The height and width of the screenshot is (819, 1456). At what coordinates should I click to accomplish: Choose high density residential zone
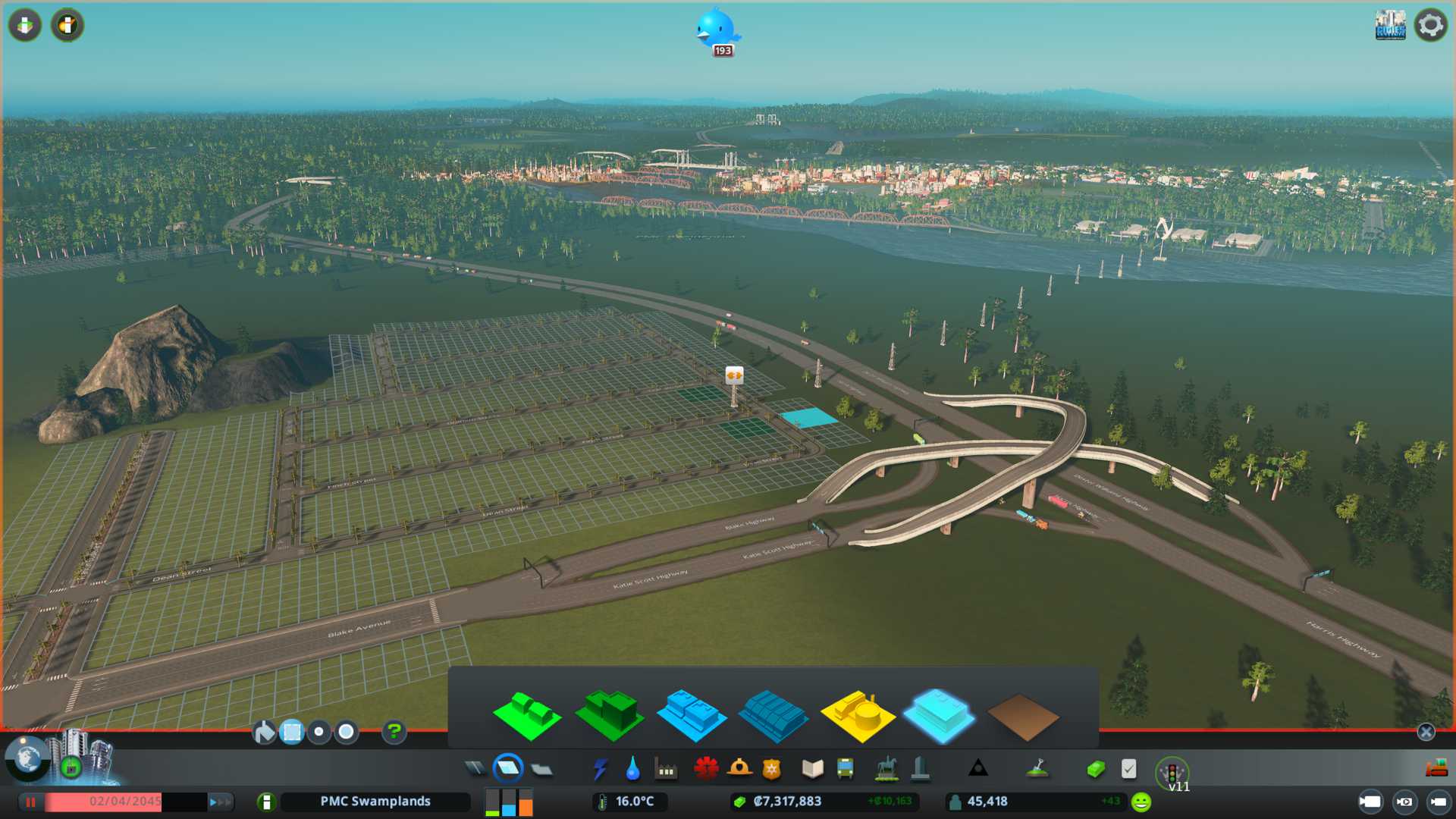coord(609,716)
